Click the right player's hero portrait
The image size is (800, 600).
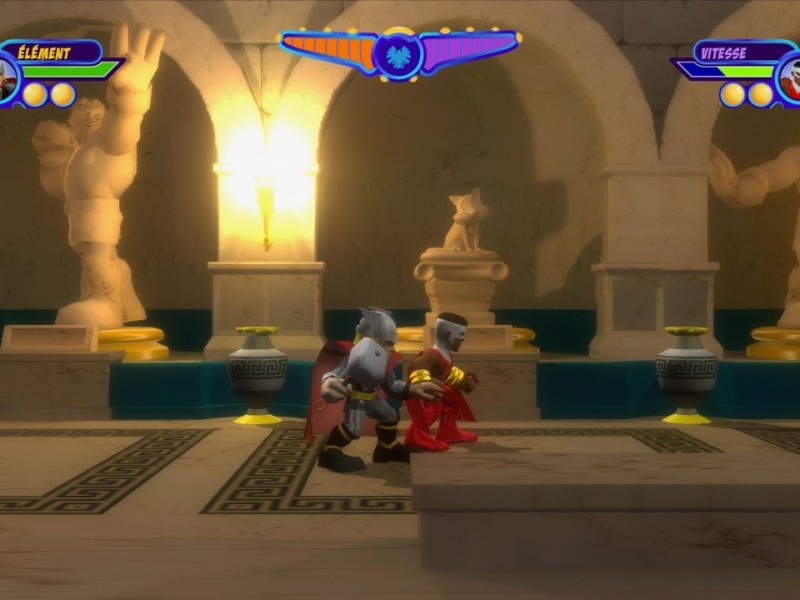pos(790,80)
